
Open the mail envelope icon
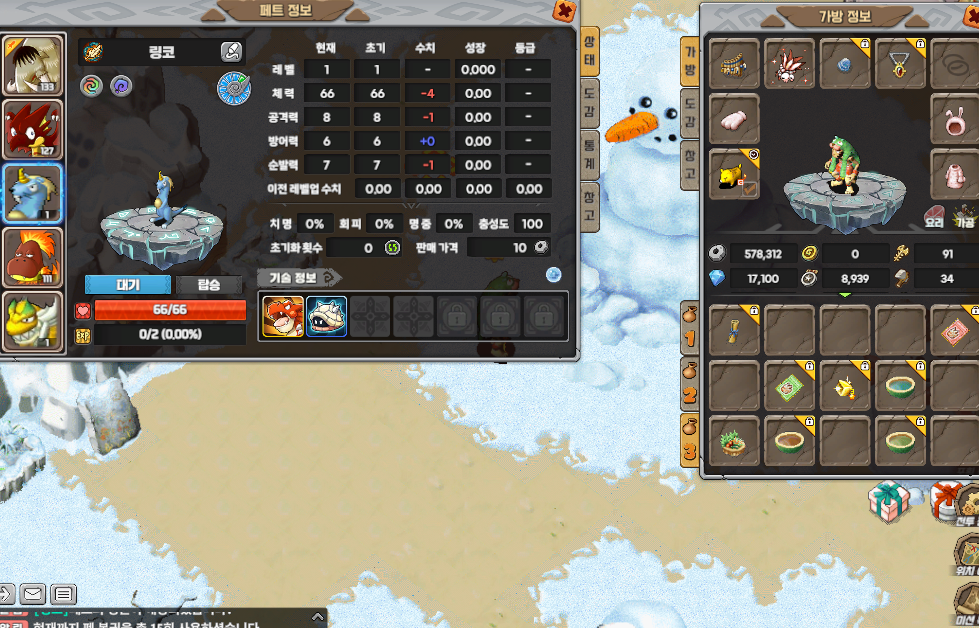pos(32,595)
